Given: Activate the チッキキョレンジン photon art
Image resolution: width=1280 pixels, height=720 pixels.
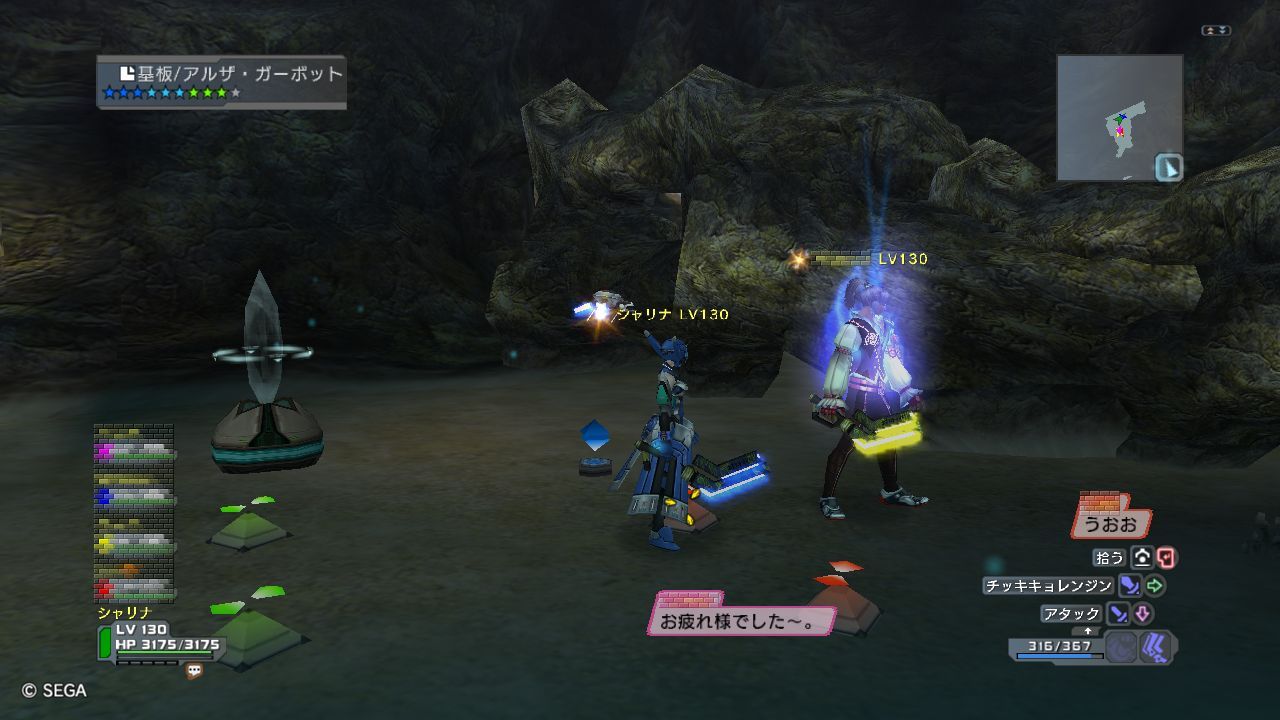Looking at the screenshot, I should [1049, 586].
